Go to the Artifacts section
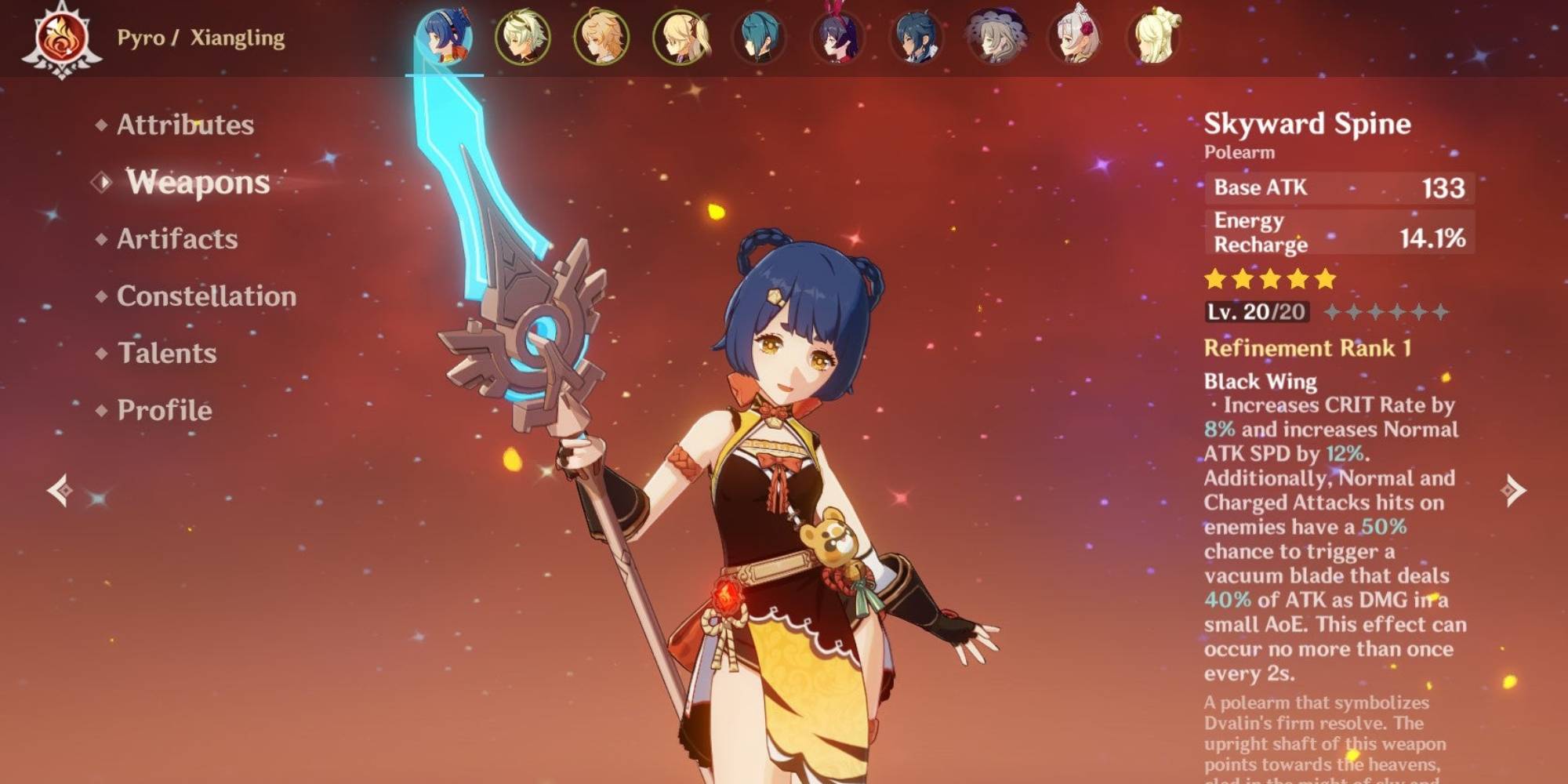This screenshot has width=1568, height=784. [x=177, y=239]
